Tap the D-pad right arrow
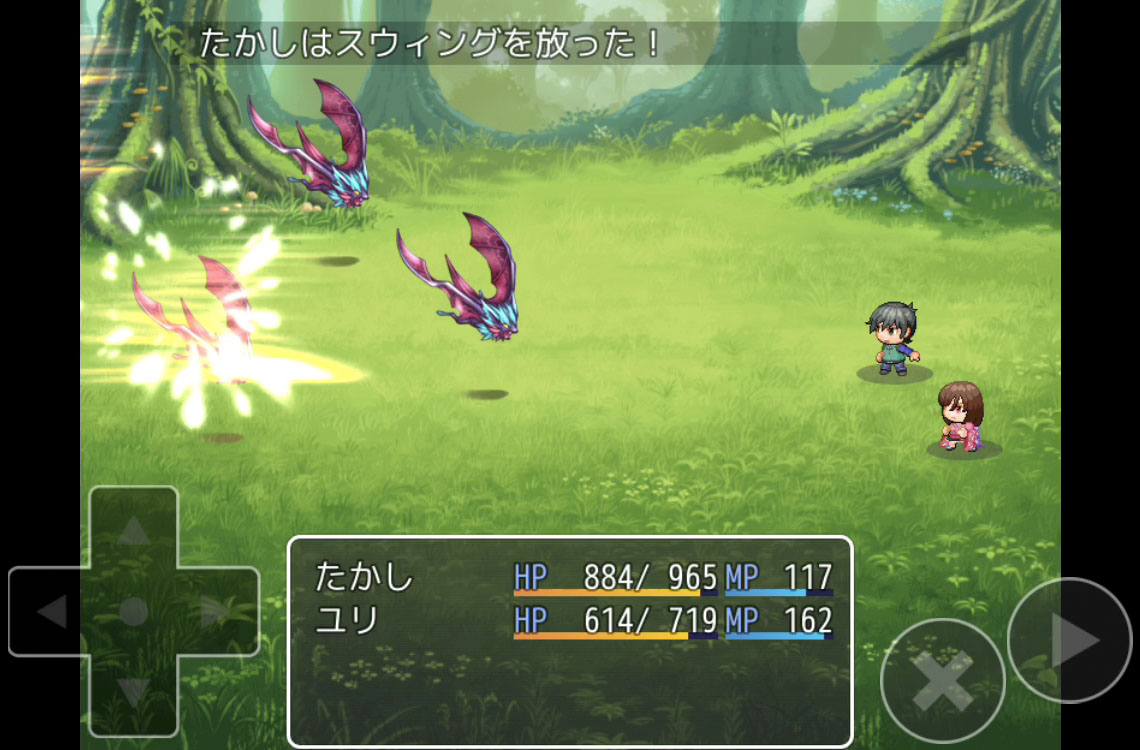Screen dimensions: 1140x750 click(x=215, y=611)
